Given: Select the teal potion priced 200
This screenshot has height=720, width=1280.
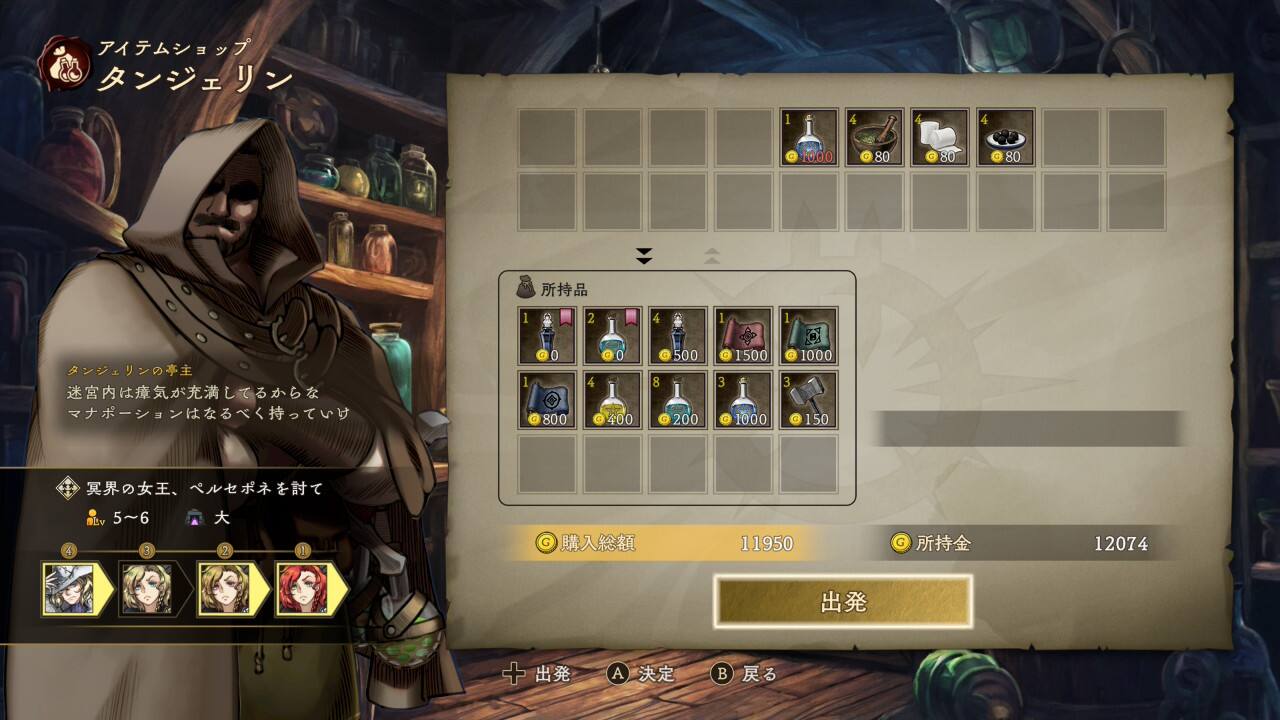Looking at the screenshot, I should 678,400.
